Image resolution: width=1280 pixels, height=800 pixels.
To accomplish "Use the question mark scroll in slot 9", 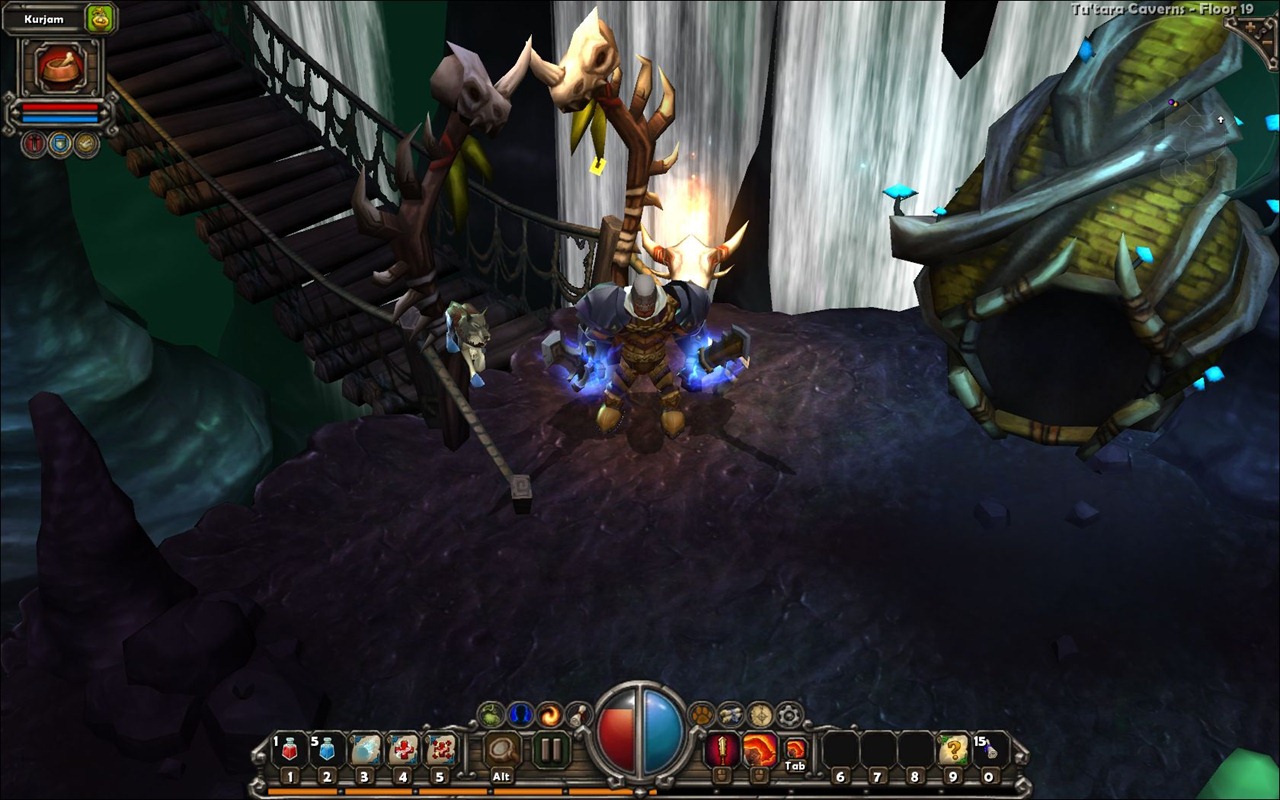I will pyautogui.click(x=953, y=749).
